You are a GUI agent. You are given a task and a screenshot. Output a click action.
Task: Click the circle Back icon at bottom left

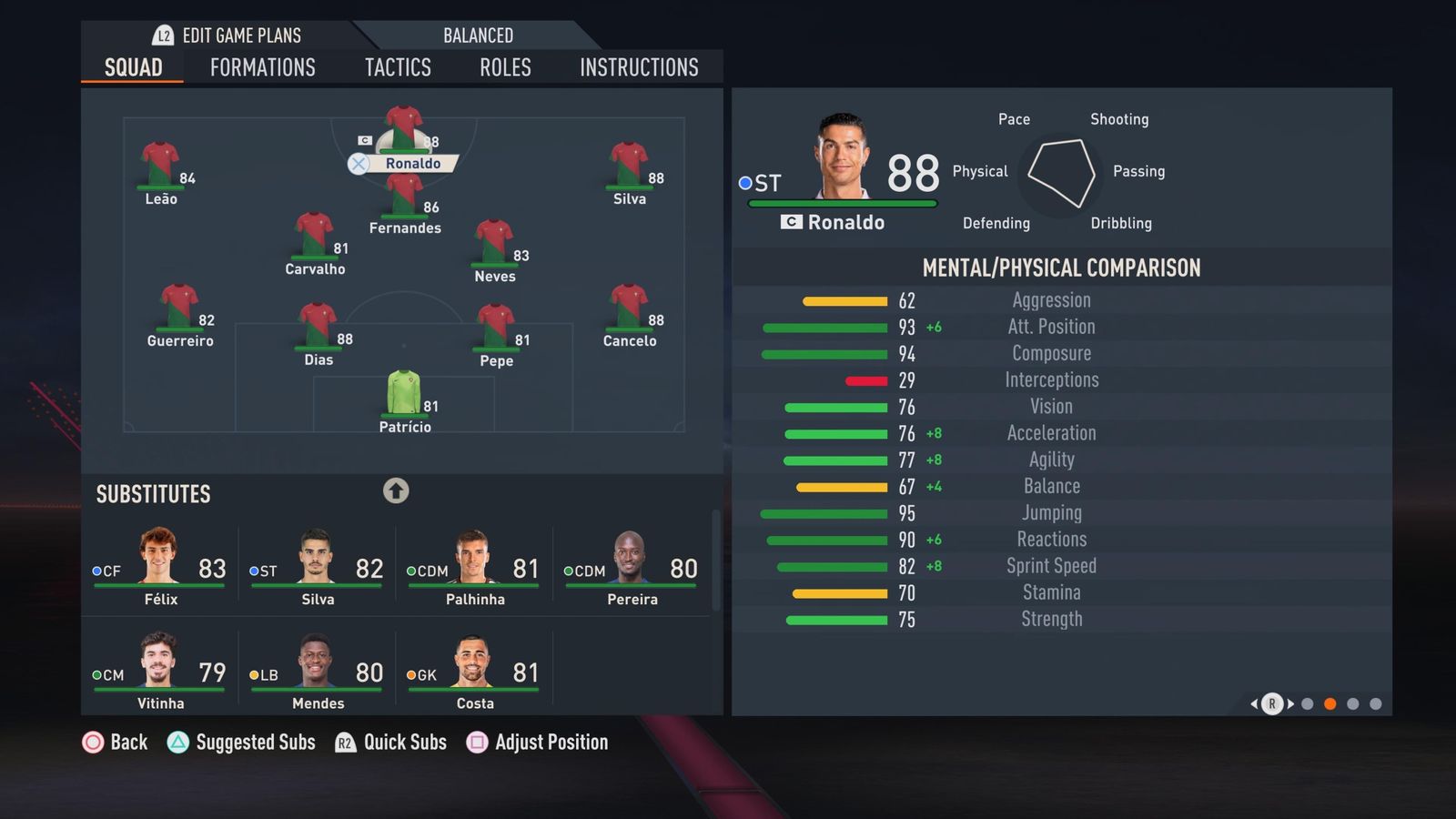tap(94, 743)
